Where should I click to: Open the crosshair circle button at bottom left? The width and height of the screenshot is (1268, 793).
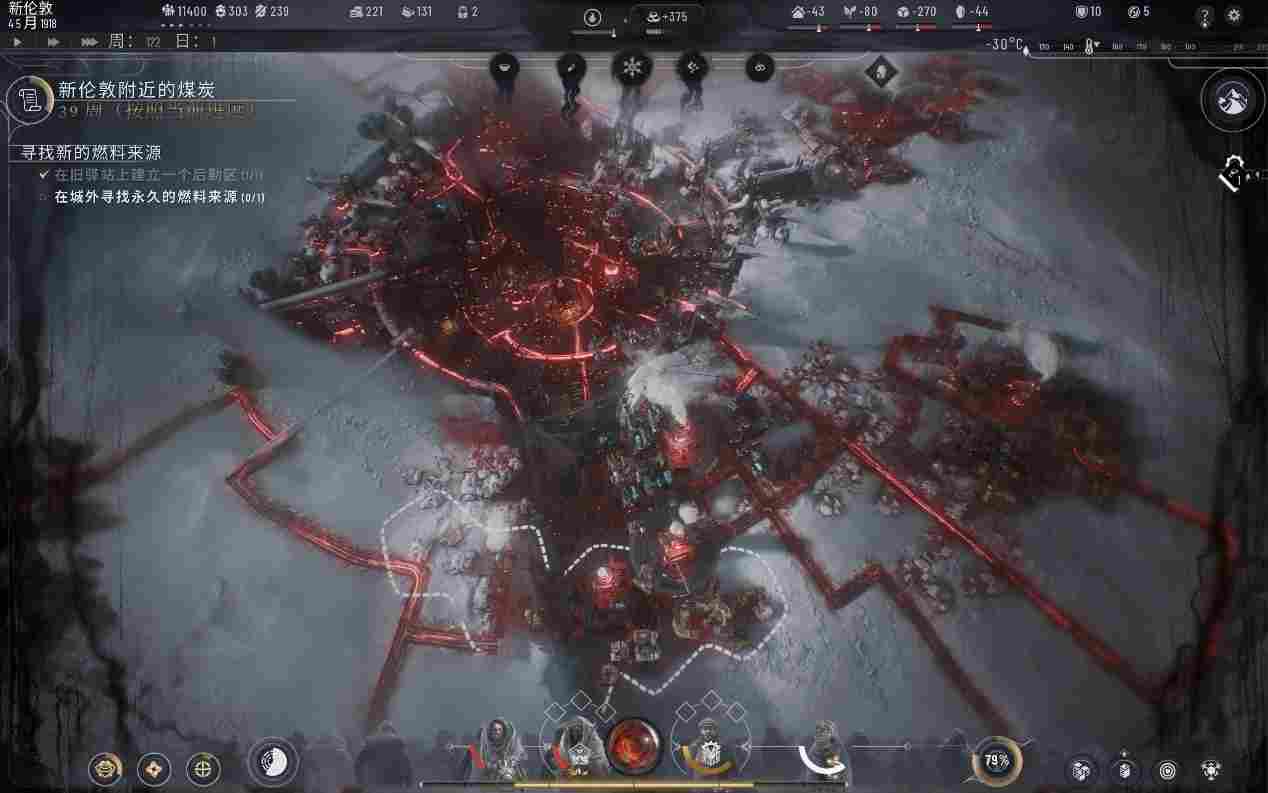[x=204, y=769]
